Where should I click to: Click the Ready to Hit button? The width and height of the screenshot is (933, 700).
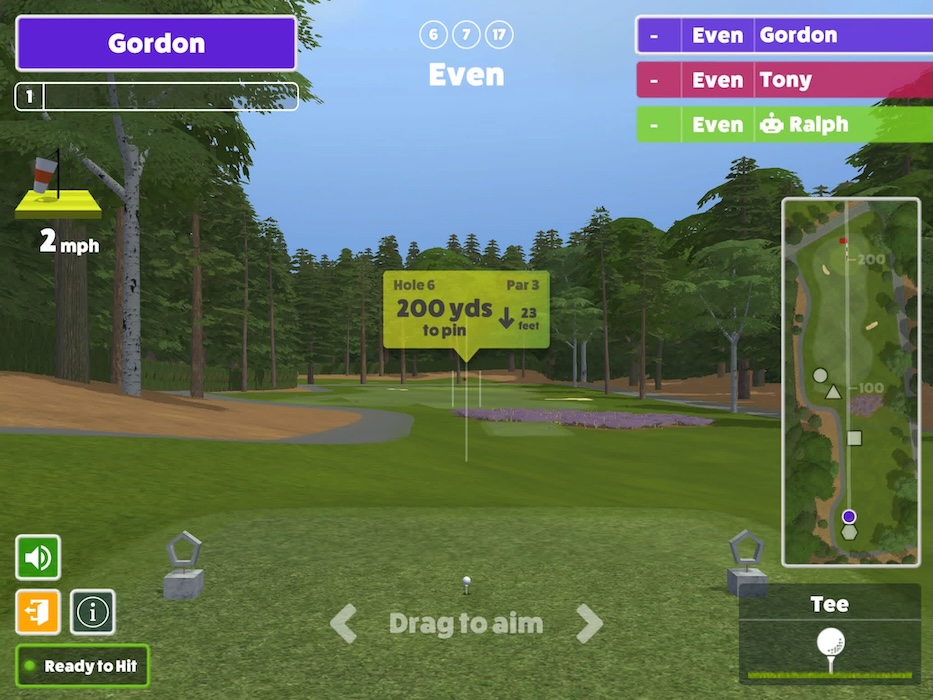click(83, 666)
